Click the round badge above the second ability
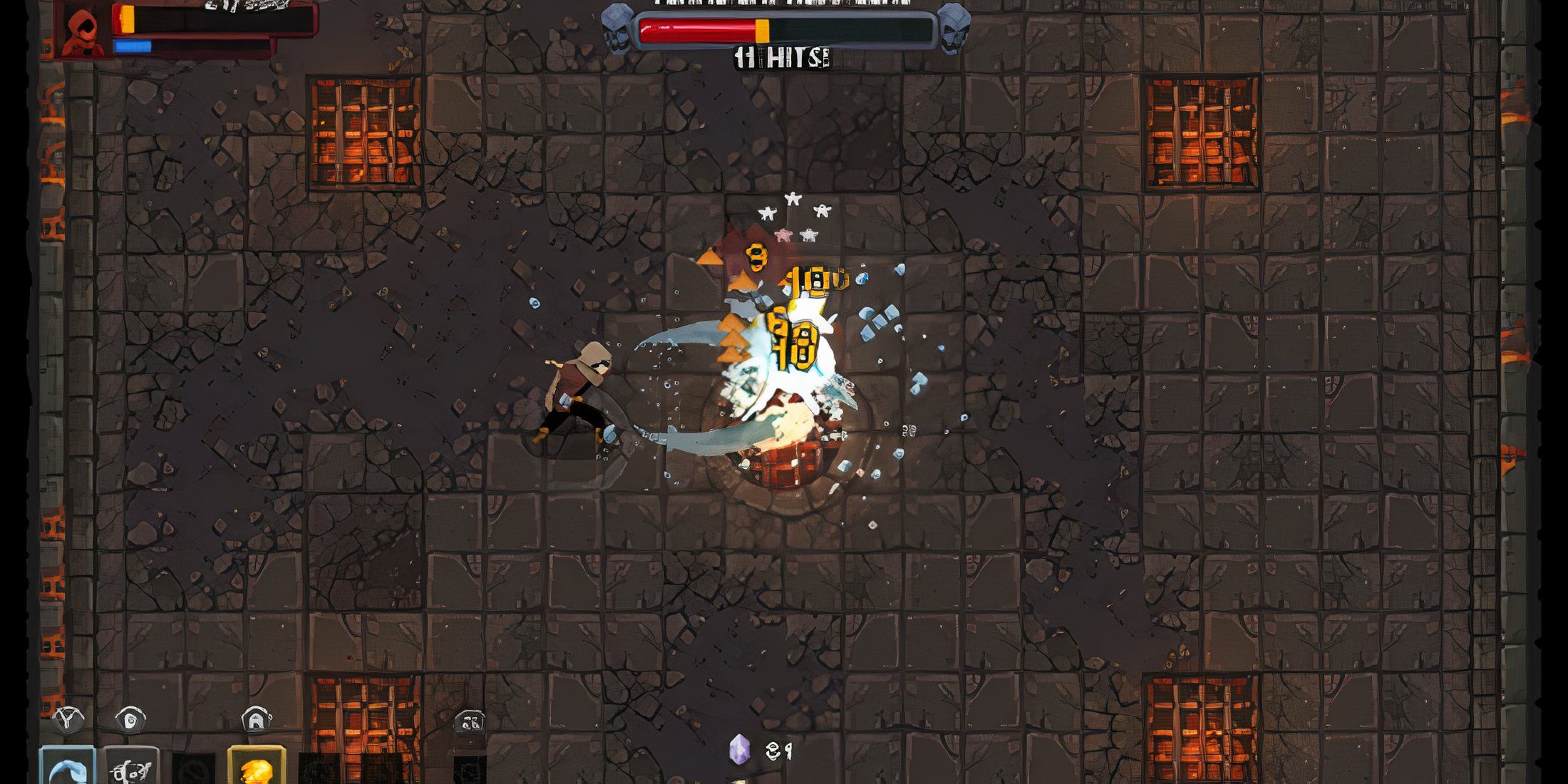Viewport: 1568px width, 784px height. [130, 720]
